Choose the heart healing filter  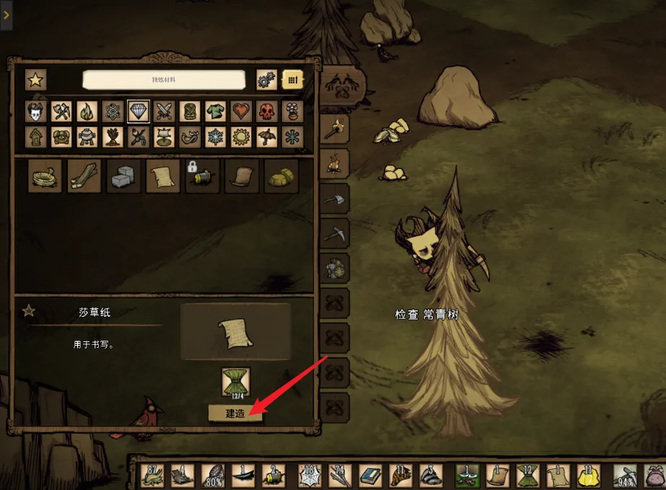pyautogui.click(x=241, y=111)
